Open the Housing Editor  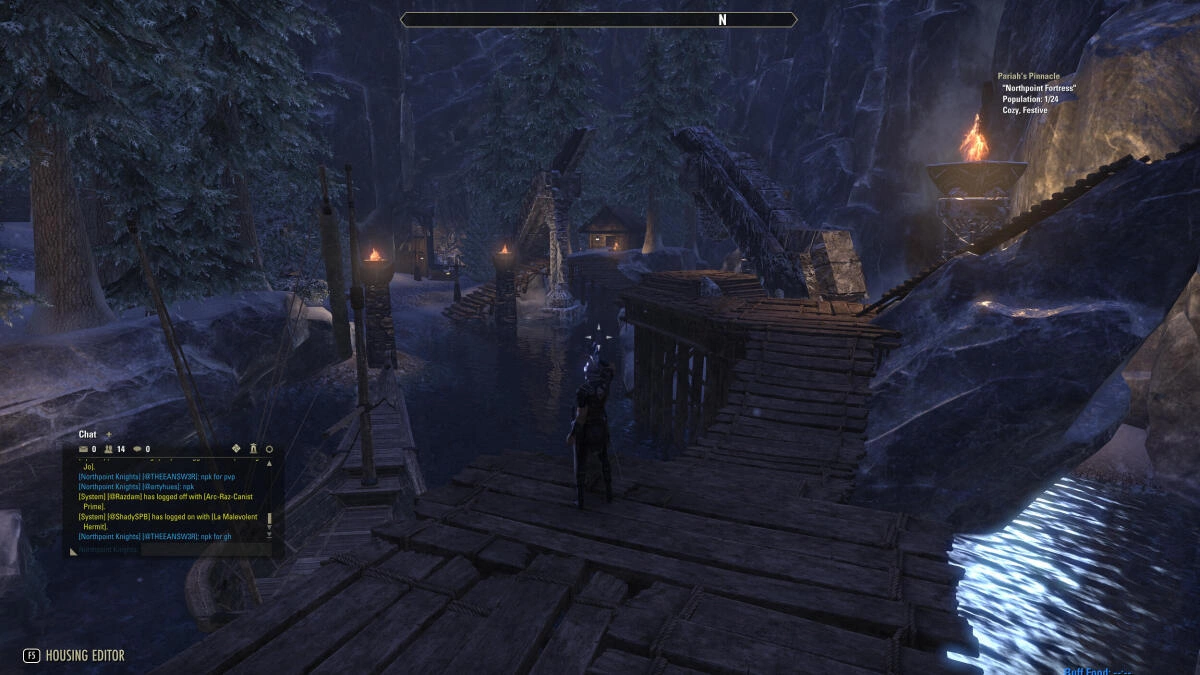pos(75,656)
